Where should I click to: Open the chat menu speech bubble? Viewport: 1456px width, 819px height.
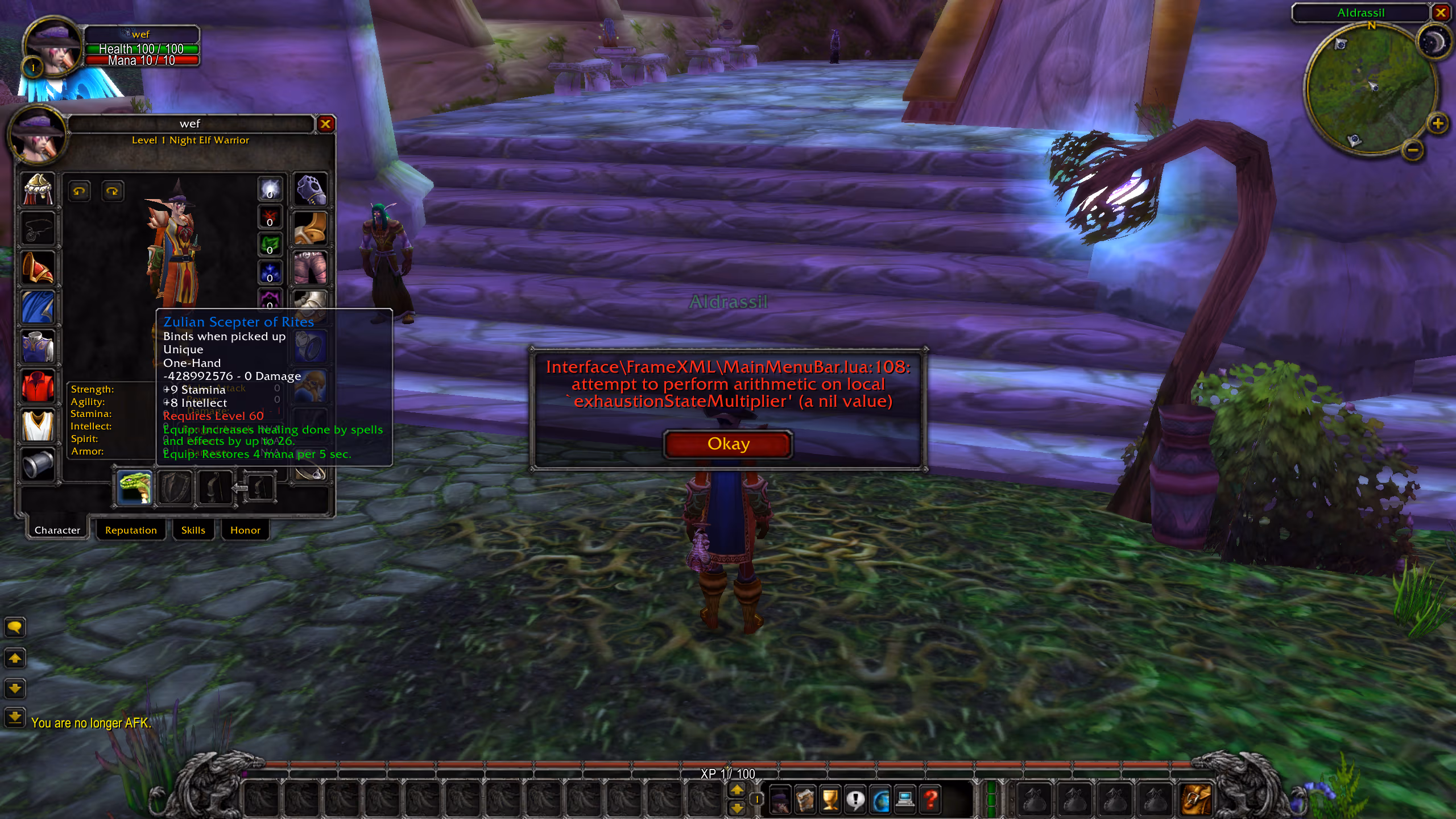(15, 627)
